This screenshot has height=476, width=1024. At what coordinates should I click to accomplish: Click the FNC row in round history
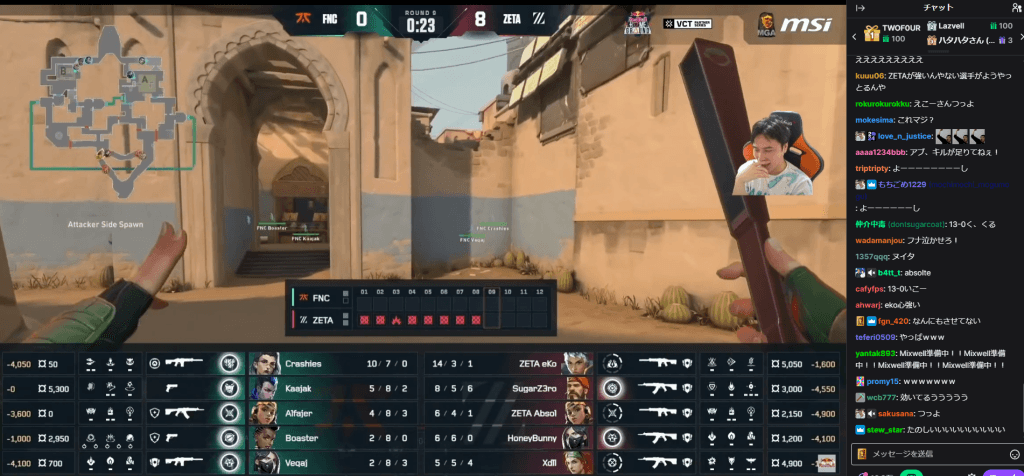(x=320, y=298)
